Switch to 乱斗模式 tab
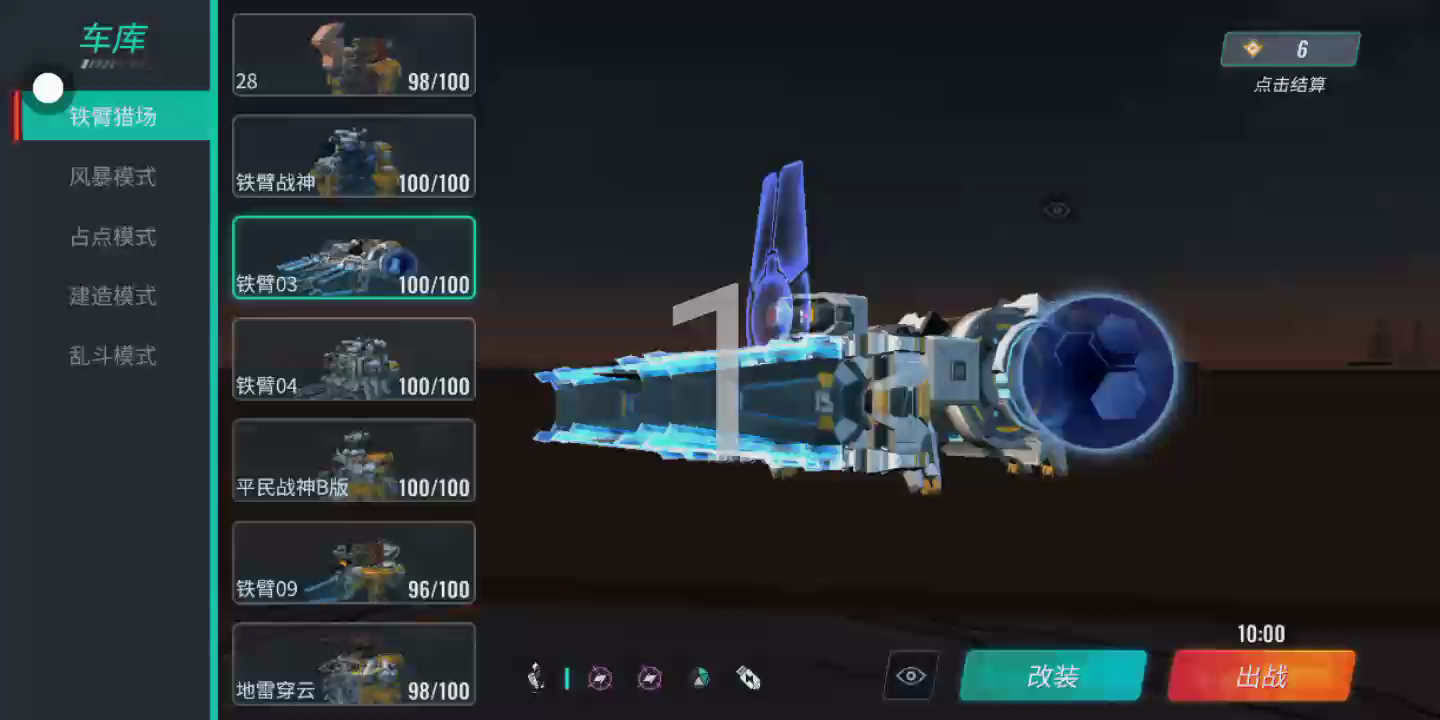This screenshot has width=1440, height=720. click(x=113, y=356)
